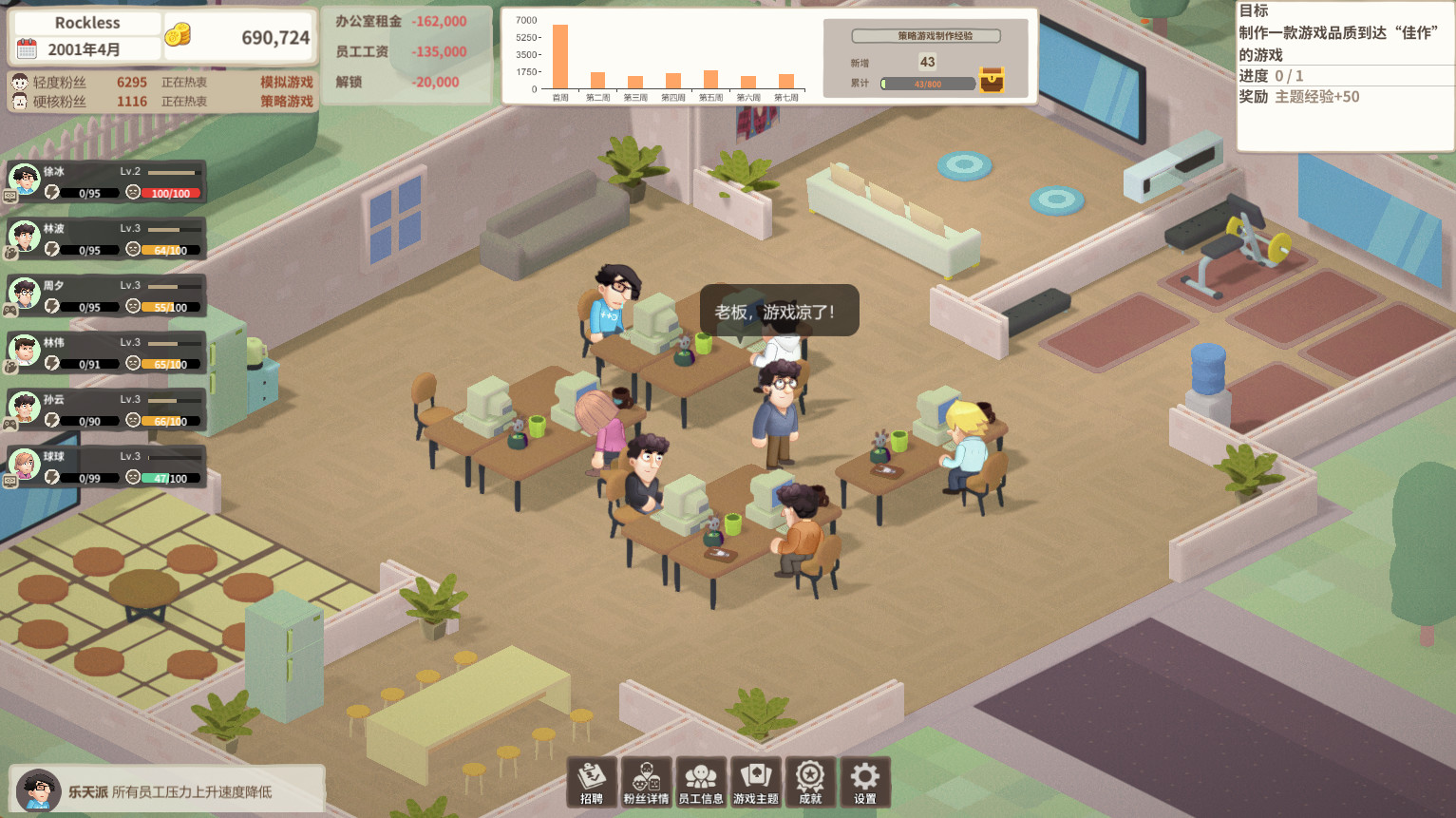1456x818 pixels.
Task: Open the 粉丝详情 fan details icon
Action: coord(647,781)
